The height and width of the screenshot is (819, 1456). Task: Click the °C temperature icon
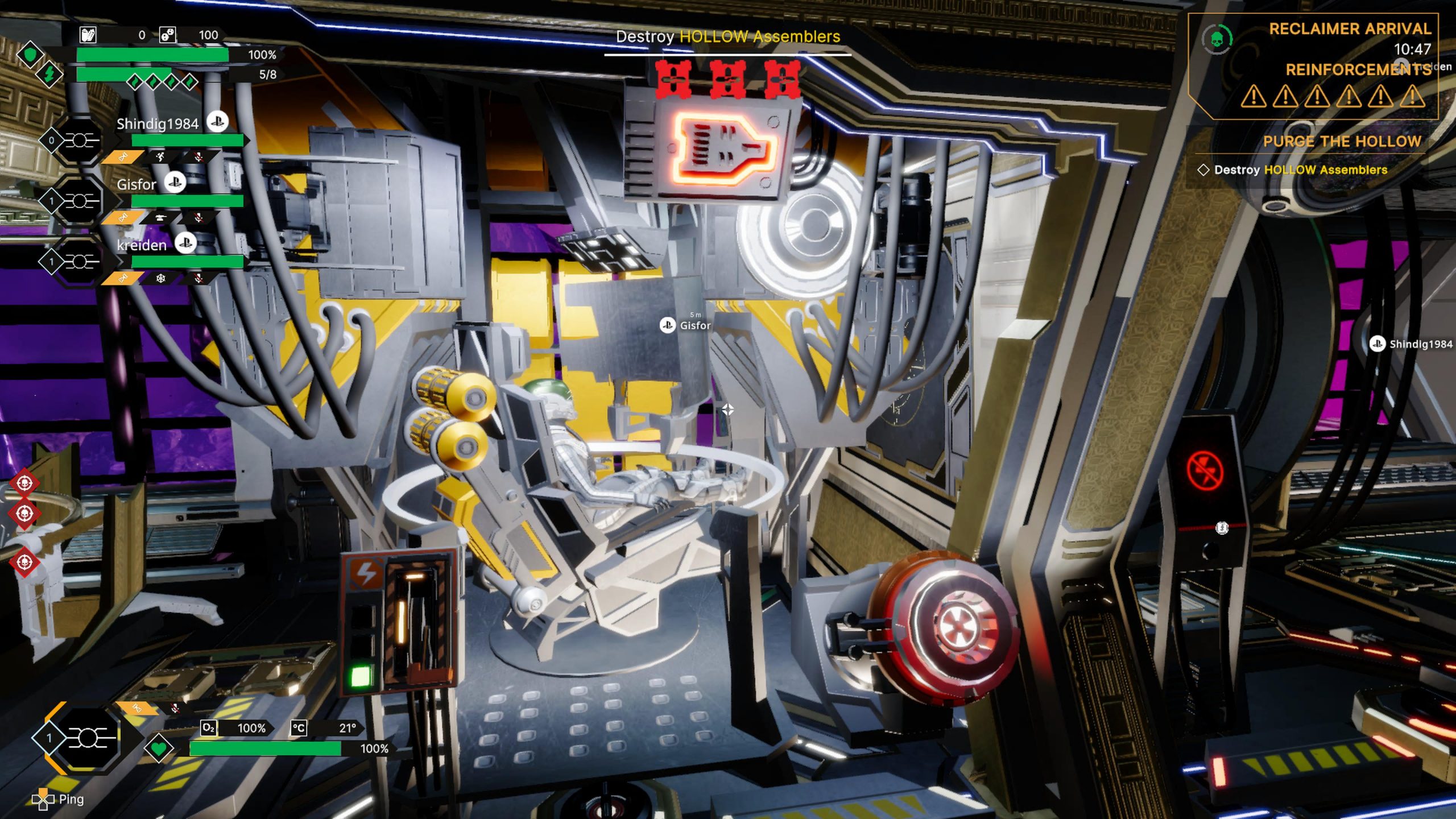[299, 728]
